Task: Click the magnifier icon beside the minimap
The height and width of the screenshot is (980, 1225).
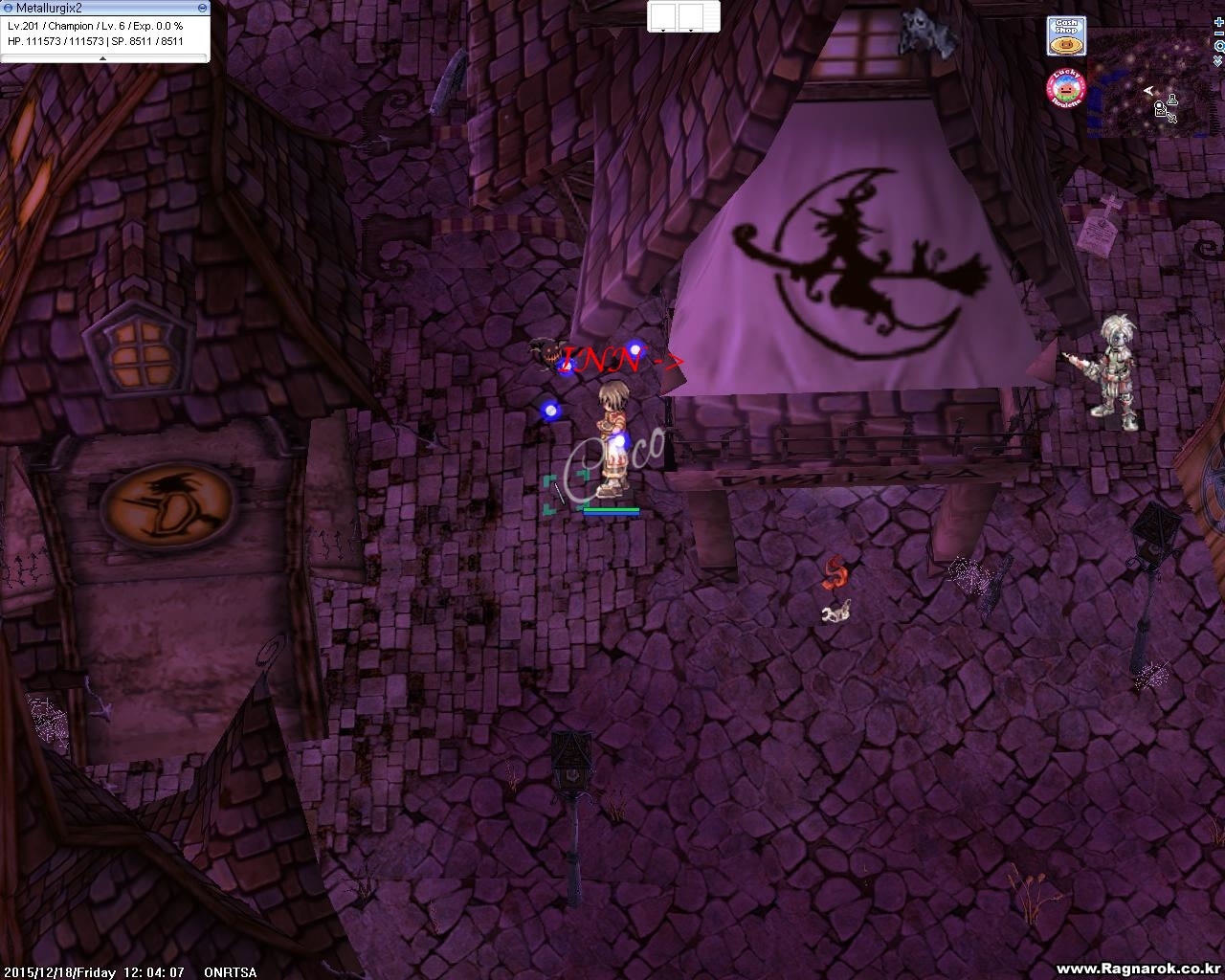Action: [1217, 46]
